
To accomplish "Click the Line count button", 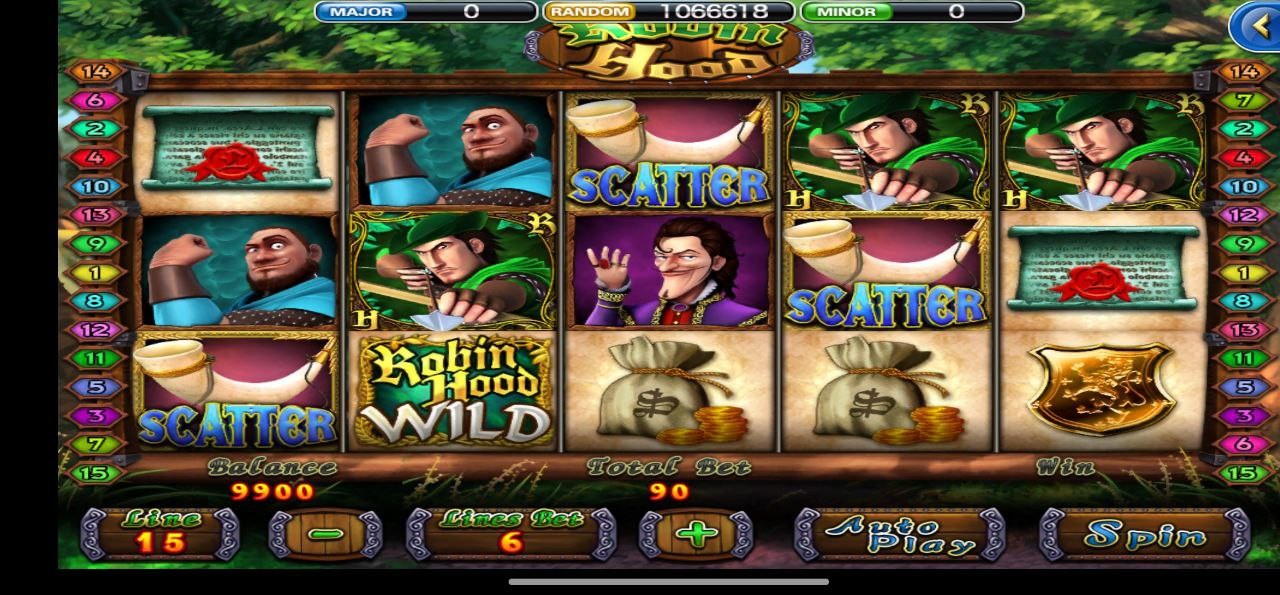I will pyautogui.click(x=160, y=534).
